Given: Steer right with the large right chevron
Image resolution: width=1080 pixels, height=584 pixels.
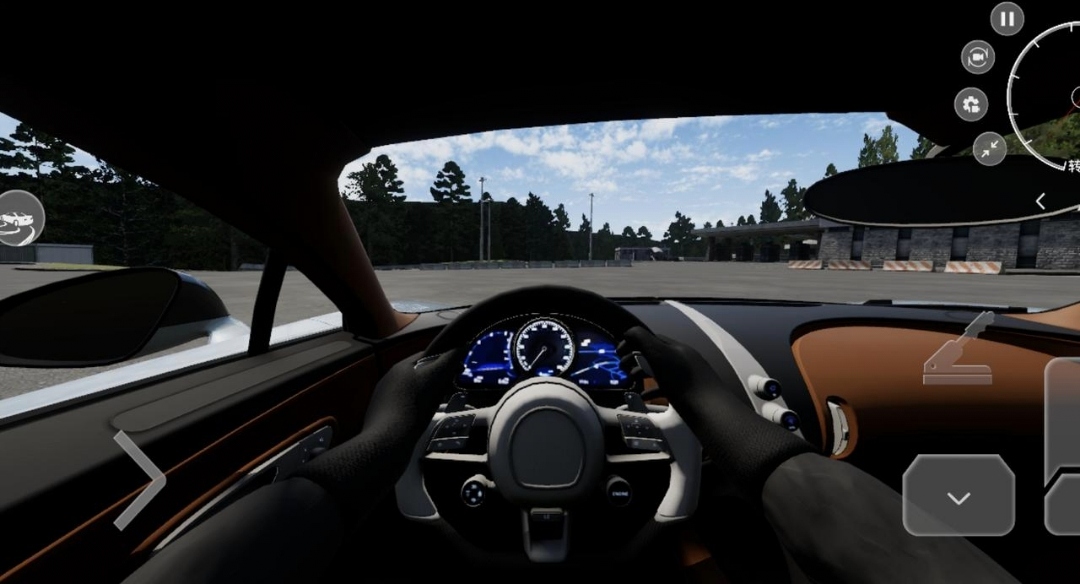Looking at the screenshot, I should coord(138,480).
